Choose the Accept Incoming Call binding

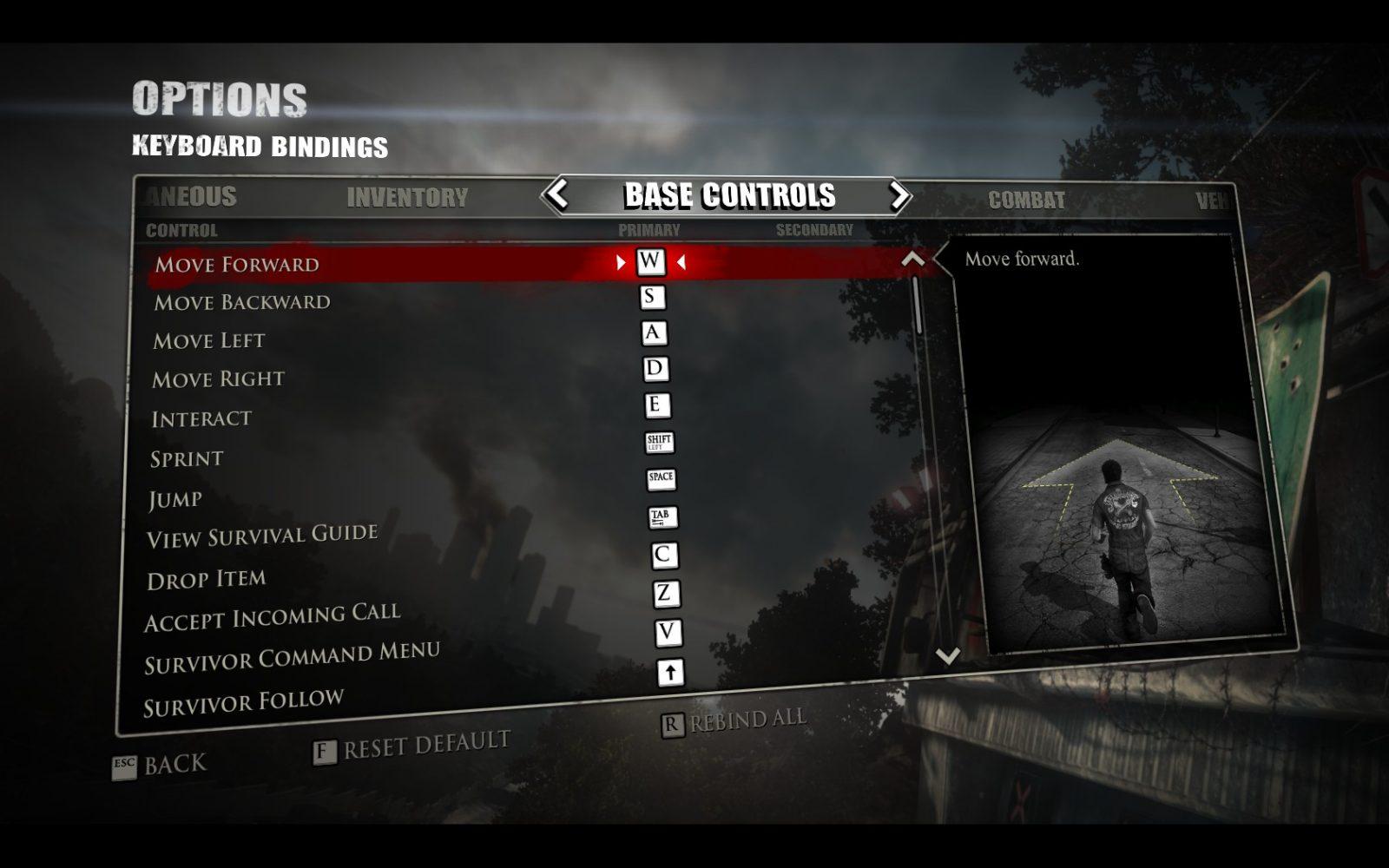point(272,617)
